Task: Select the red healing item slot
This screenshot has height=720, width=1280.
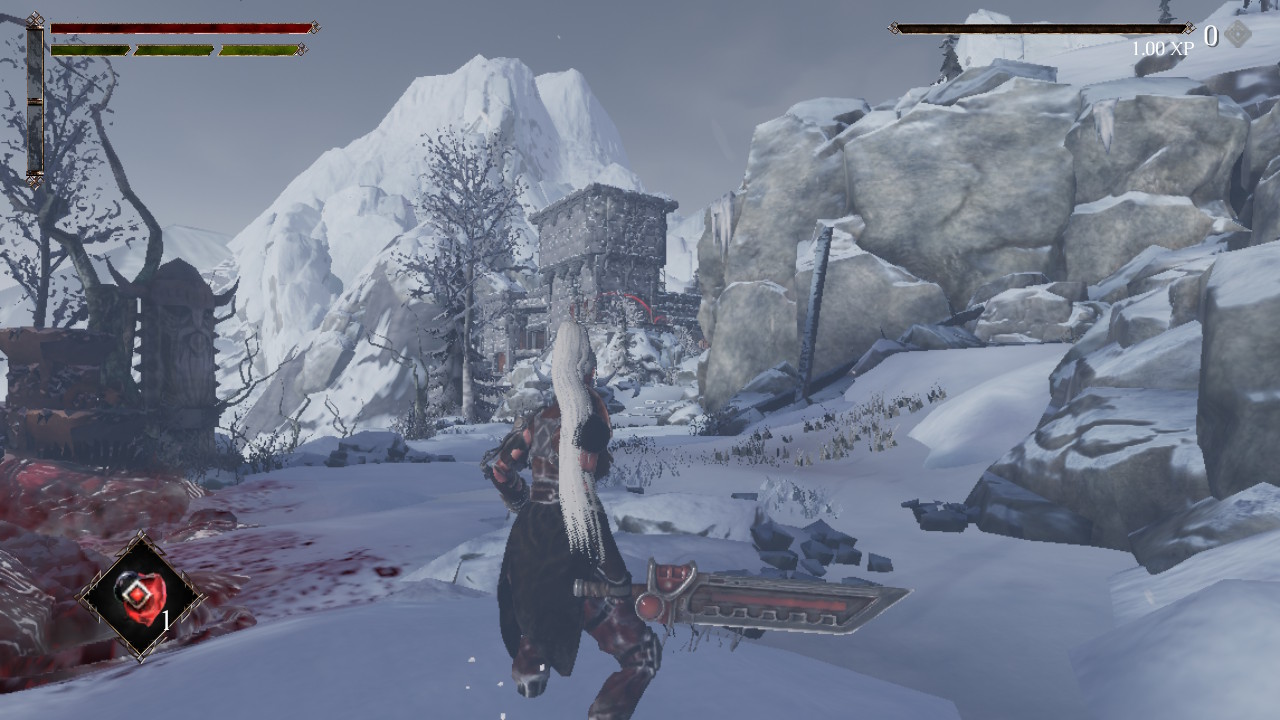Action: [x=140, y=597]
